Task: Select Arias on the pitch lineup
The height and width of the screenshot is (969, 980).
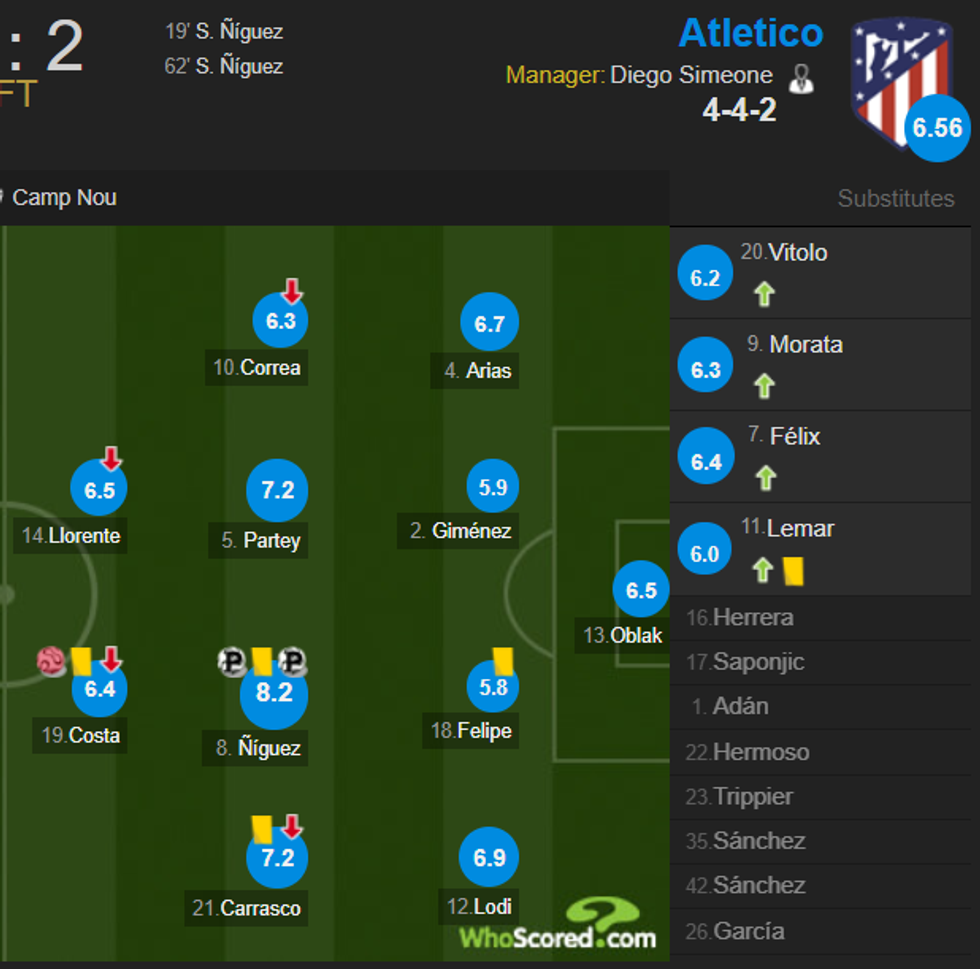Action: click(490, 323)
